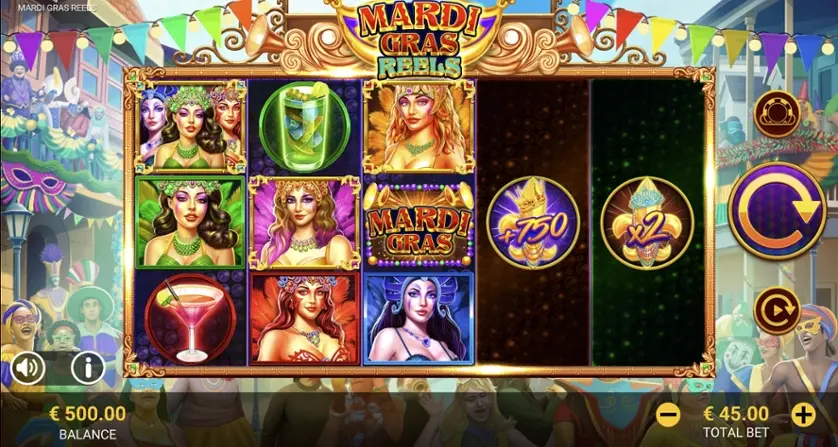Toggle the sound speaker button
838x447 pixels.
29,368
